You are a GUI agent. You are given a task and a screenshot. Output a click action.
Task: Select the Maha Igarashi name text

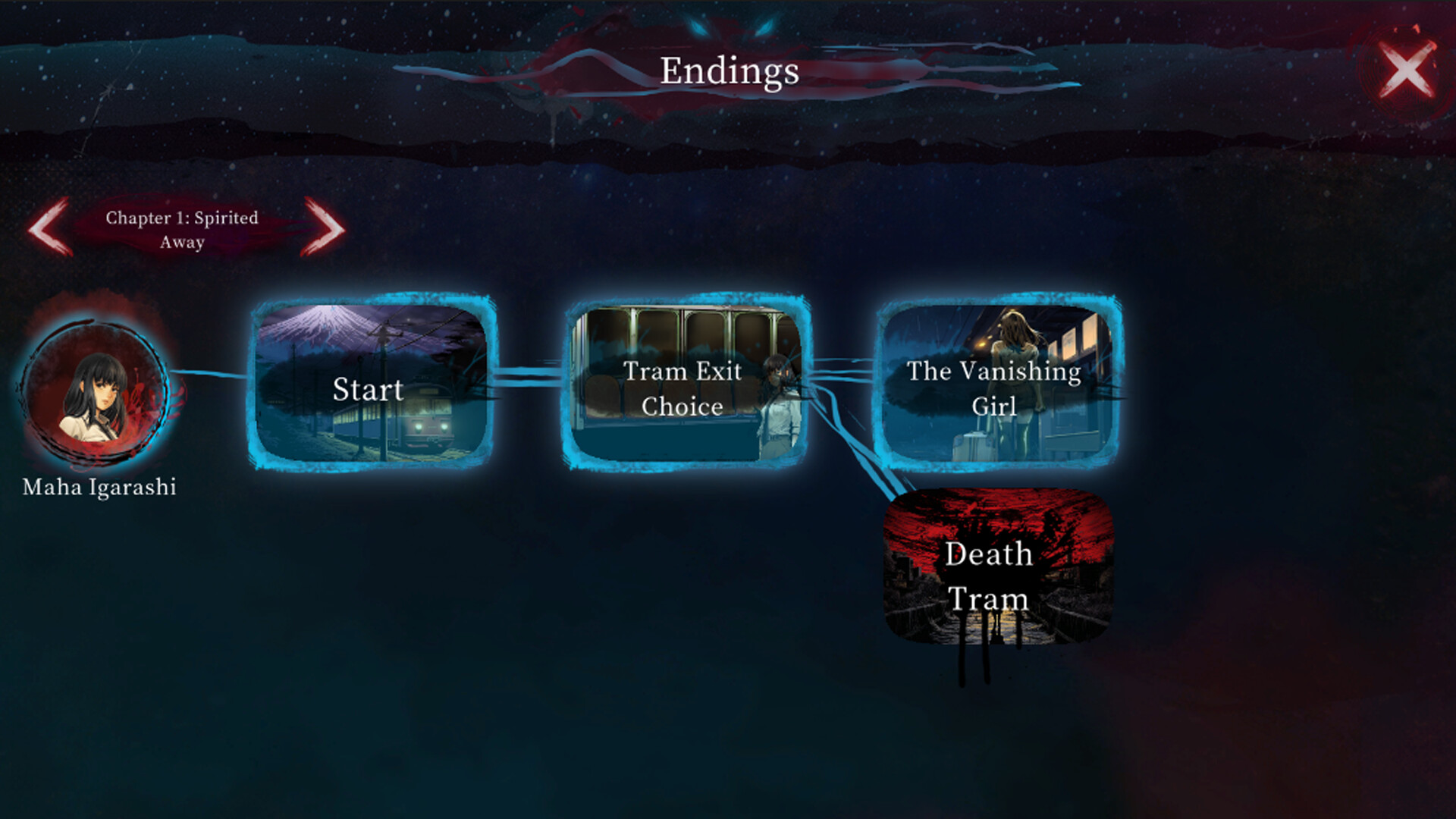[99, 488]
